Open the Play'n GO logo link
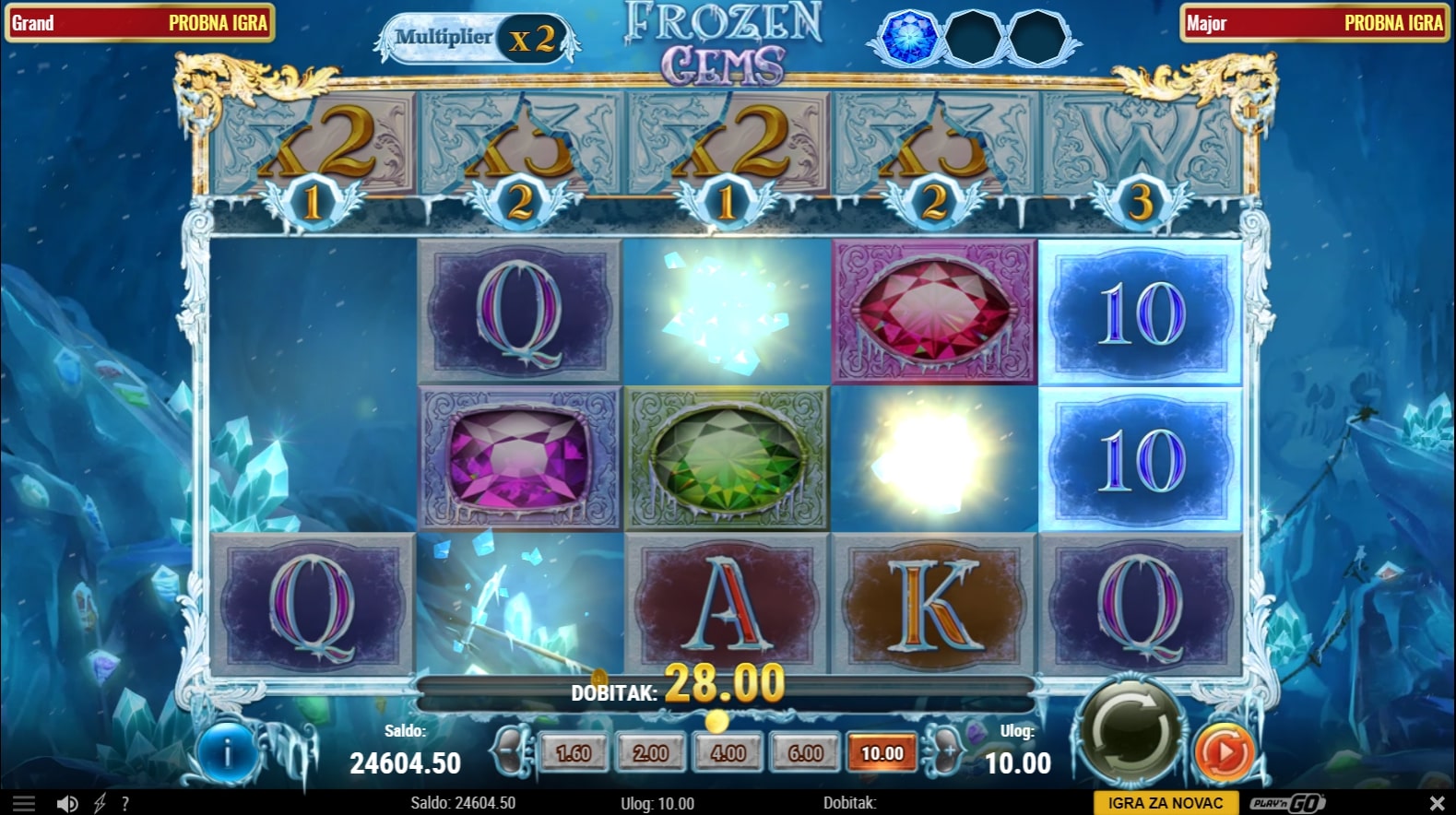 coord(1286,803)
